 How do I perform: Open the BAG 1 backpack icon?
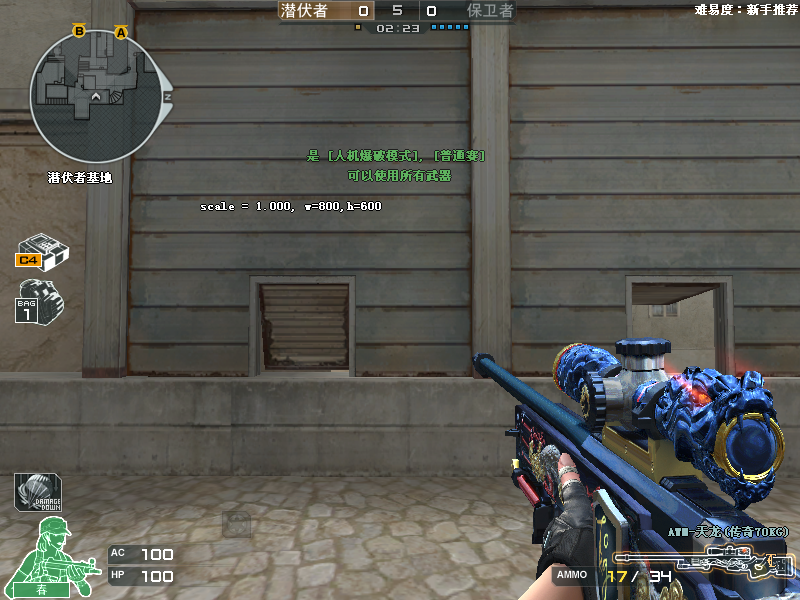point(38,301)
